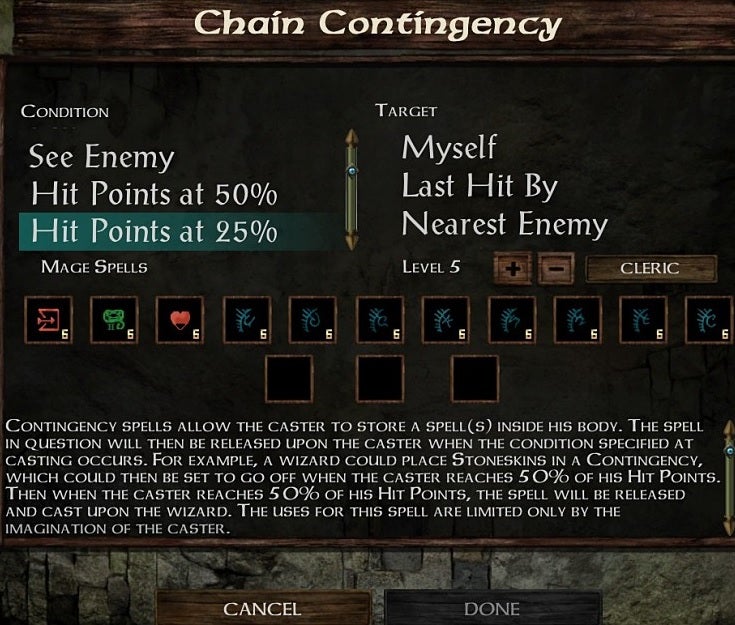This screenshot has width=735, height=625.
Task: Pick the green snake spell icon
Action: click(x=112, y=320)
